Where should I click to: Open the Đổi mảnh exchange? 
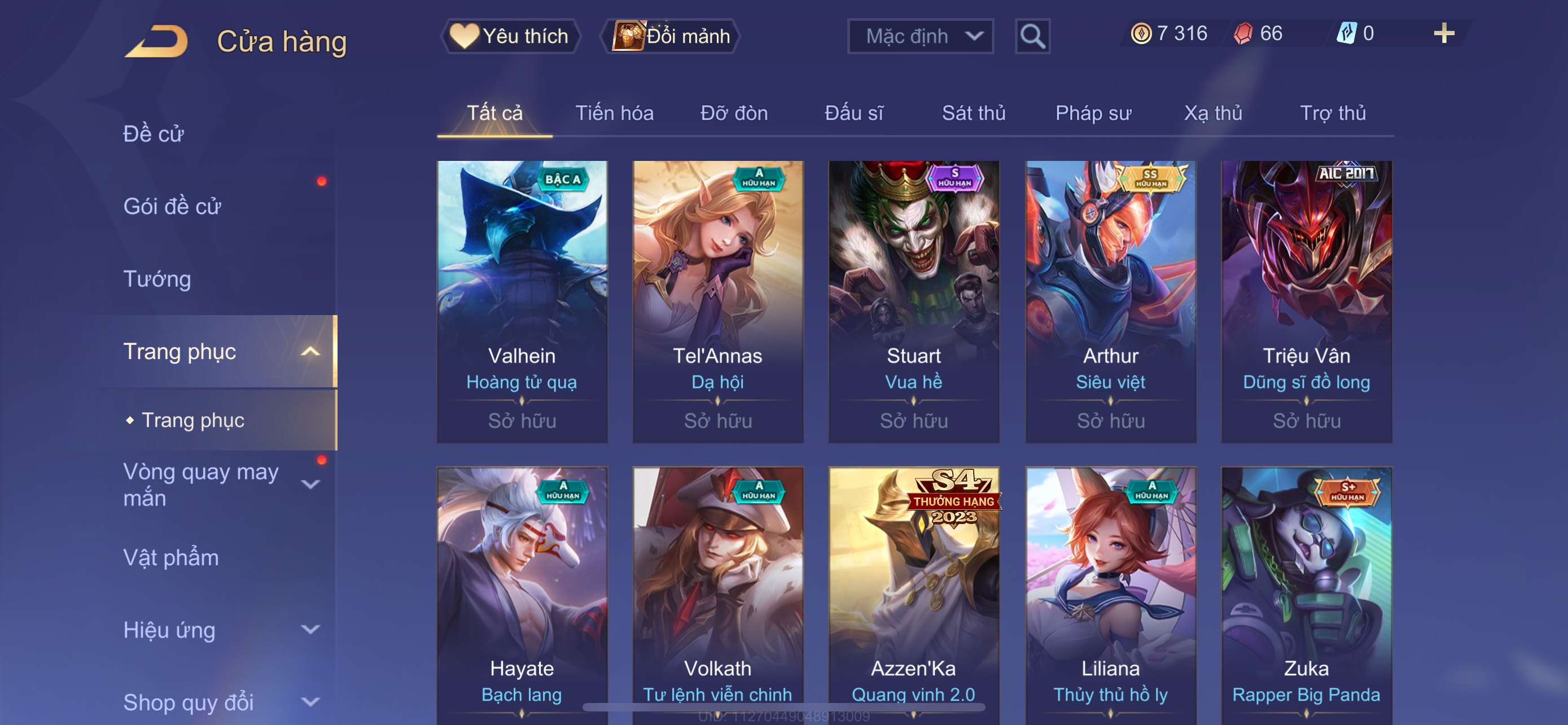pyautogui.click(x=671, y=37)
